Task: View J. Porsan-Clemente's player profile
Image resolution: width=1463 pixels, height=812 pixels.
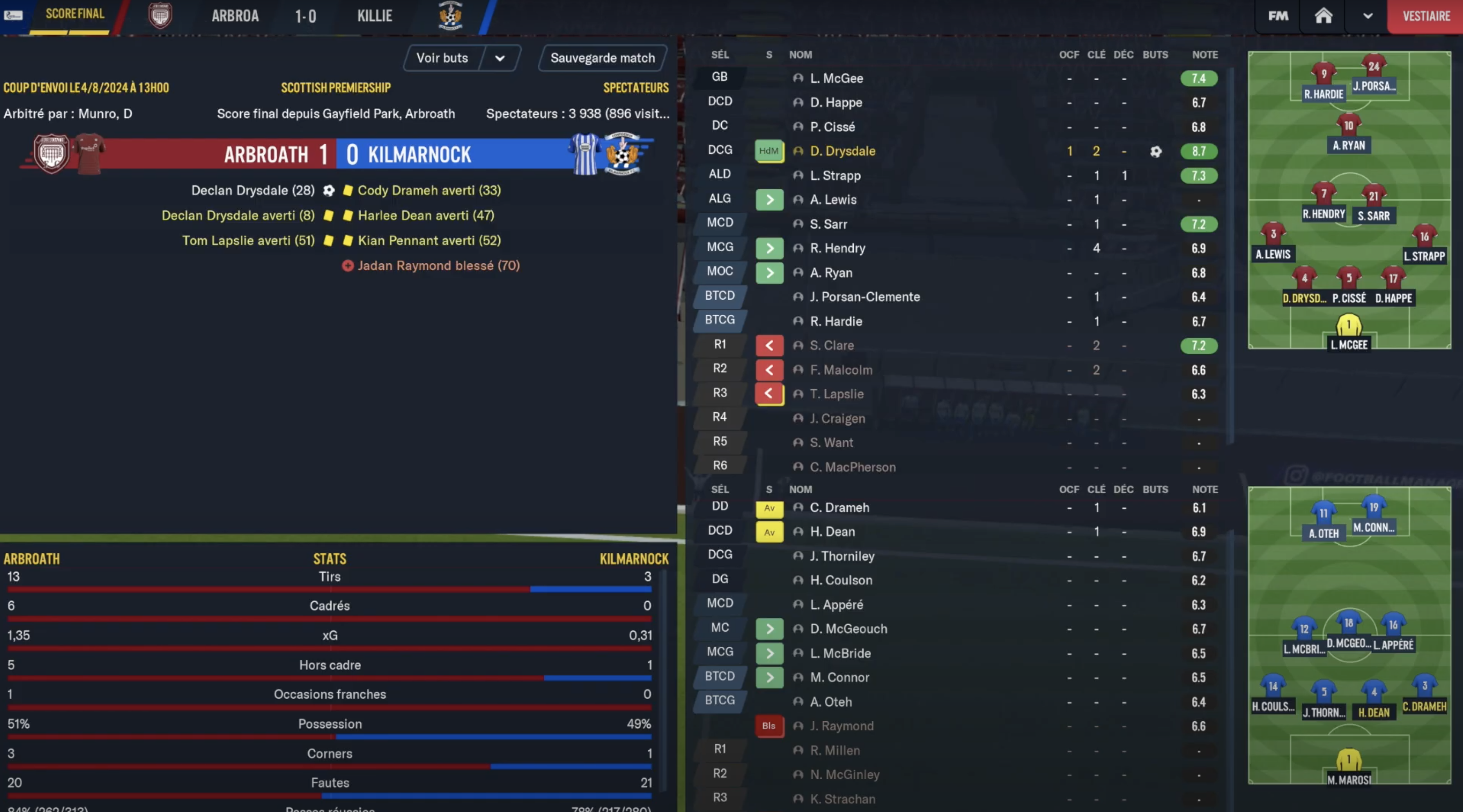Action: tap(864, 297)
